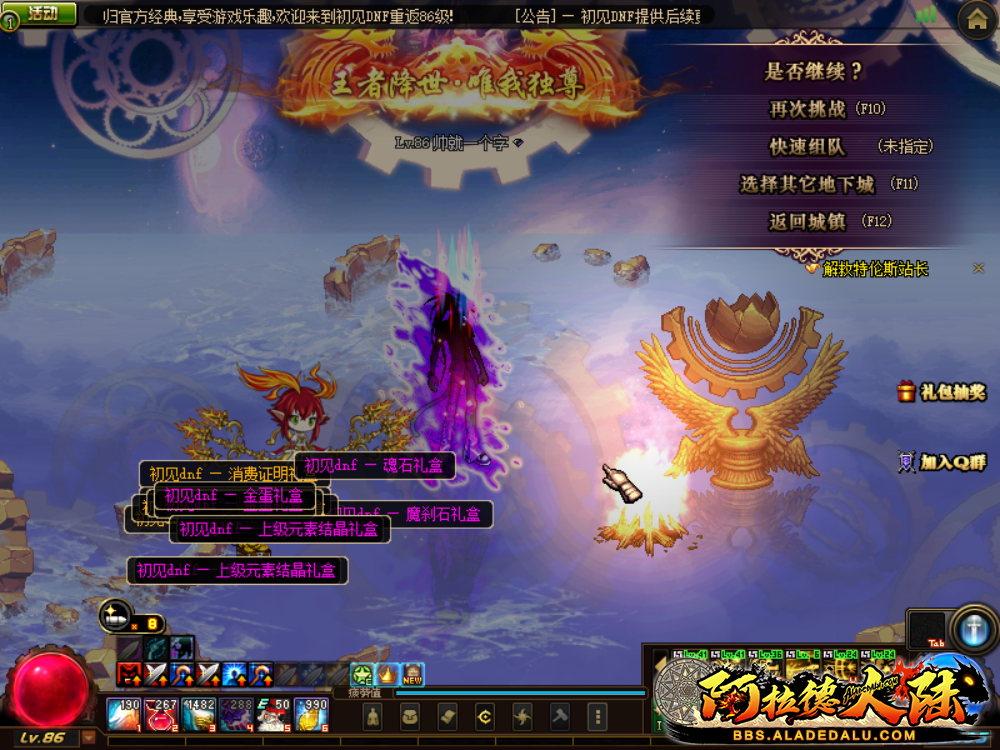Click the hammer icon in the menu bar
The width and height of the screenshot is (1000, 750).
(x=560, y=716)
